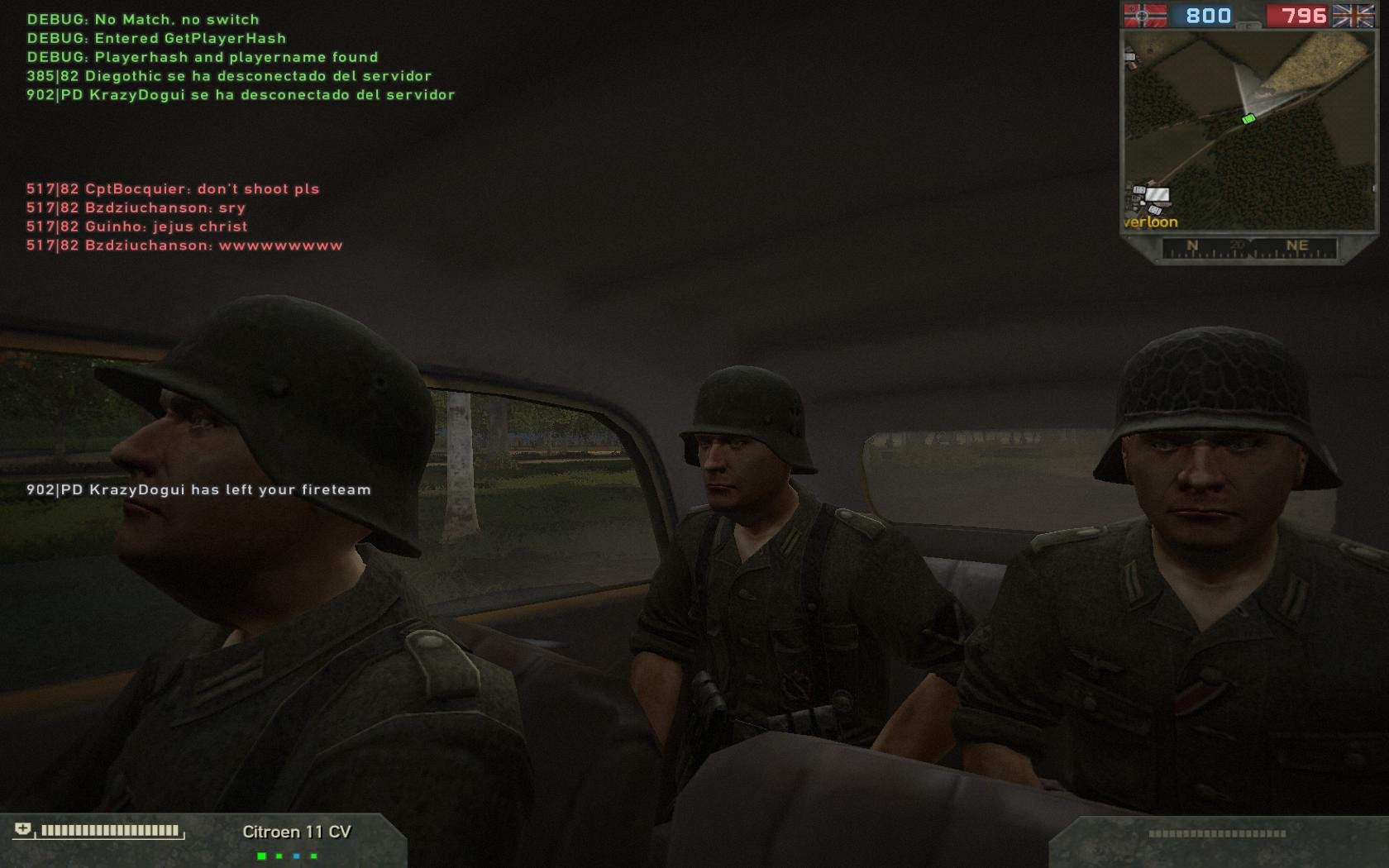
Task: Click the Citroen 11 CV vehicle label
Action: (297, 832)
